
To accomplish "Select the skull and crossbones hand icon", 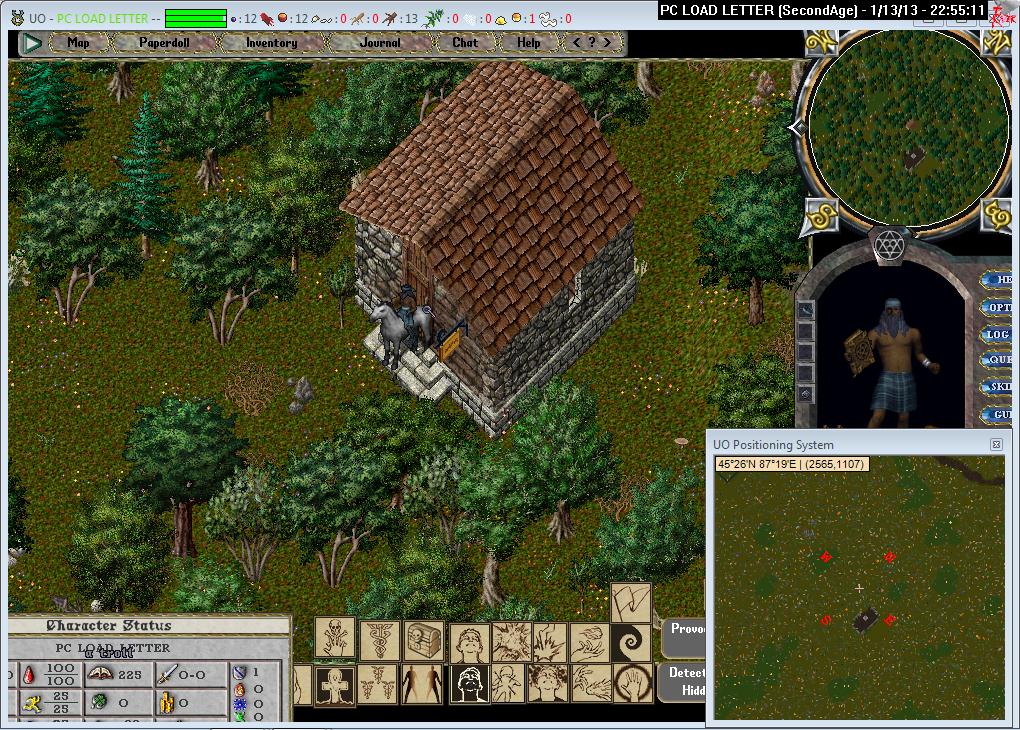I will pos(335,638).
